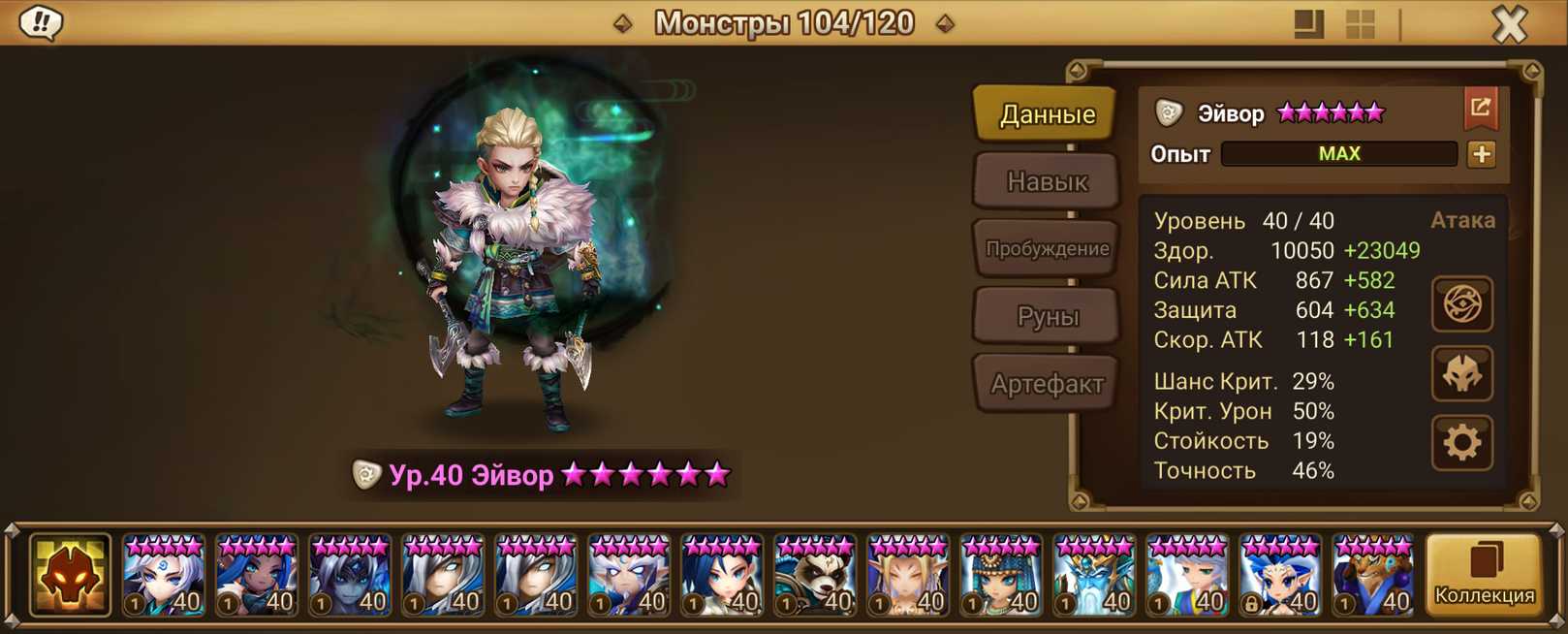Click the monster mask icon in stats panel
This screenshot has width=1568, height=634.
(x=1462, y=374)
